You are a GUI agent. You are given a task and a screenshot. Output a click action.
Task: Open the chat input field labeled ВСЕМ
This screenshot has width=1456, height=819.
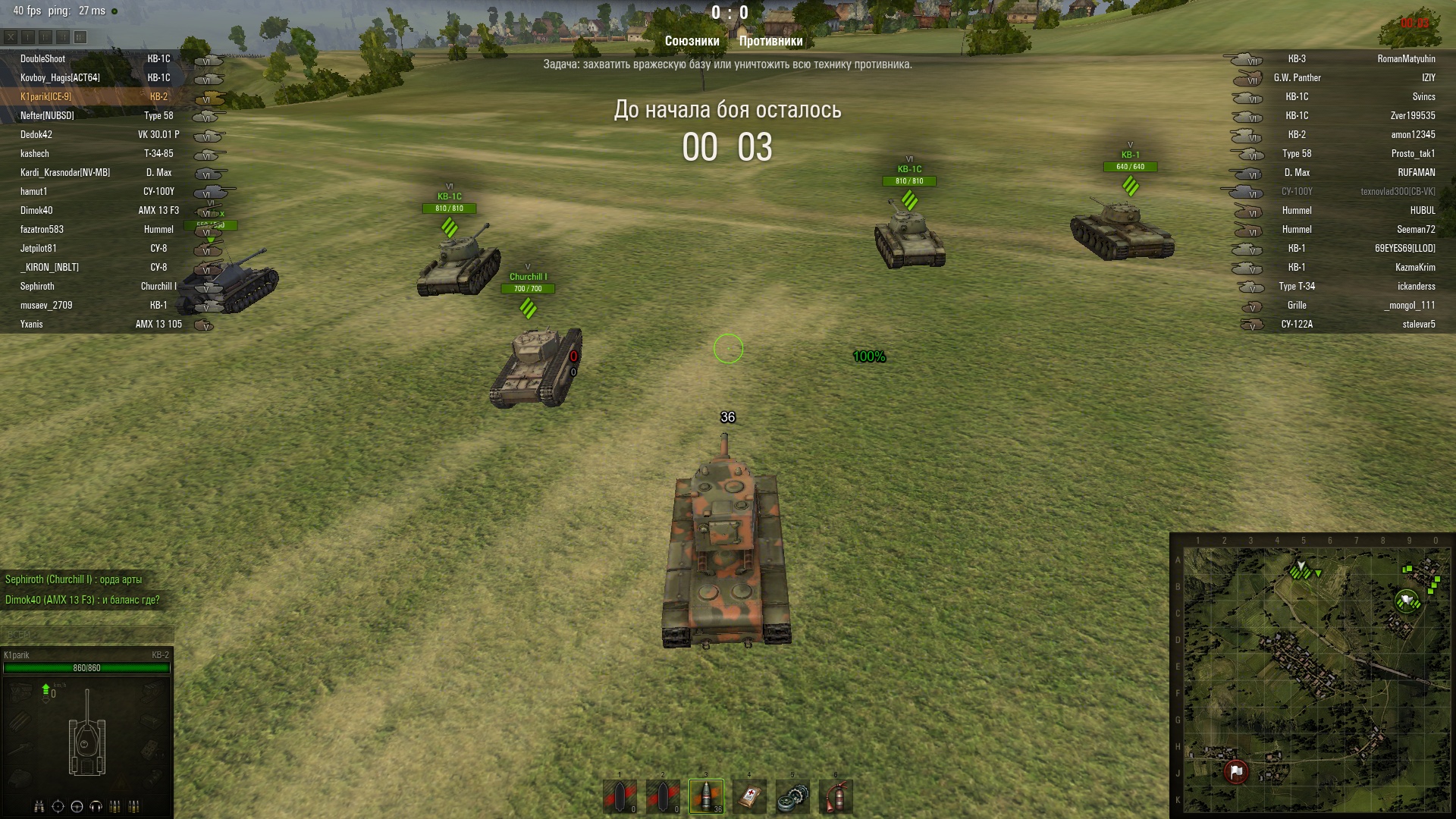(x=86, y=634)
